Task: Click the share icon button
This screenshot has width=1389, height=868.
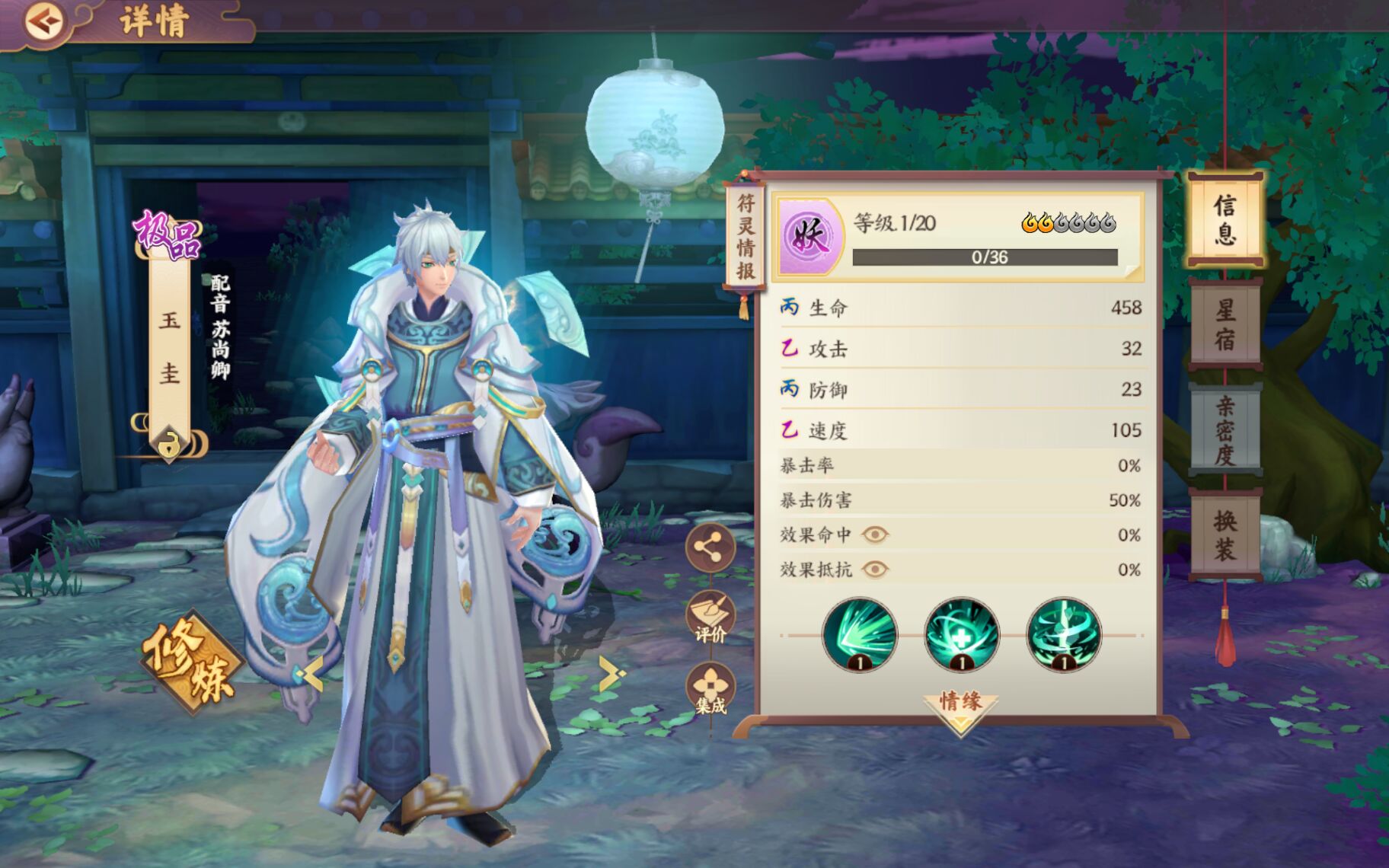Action: [x=709, y=547]
